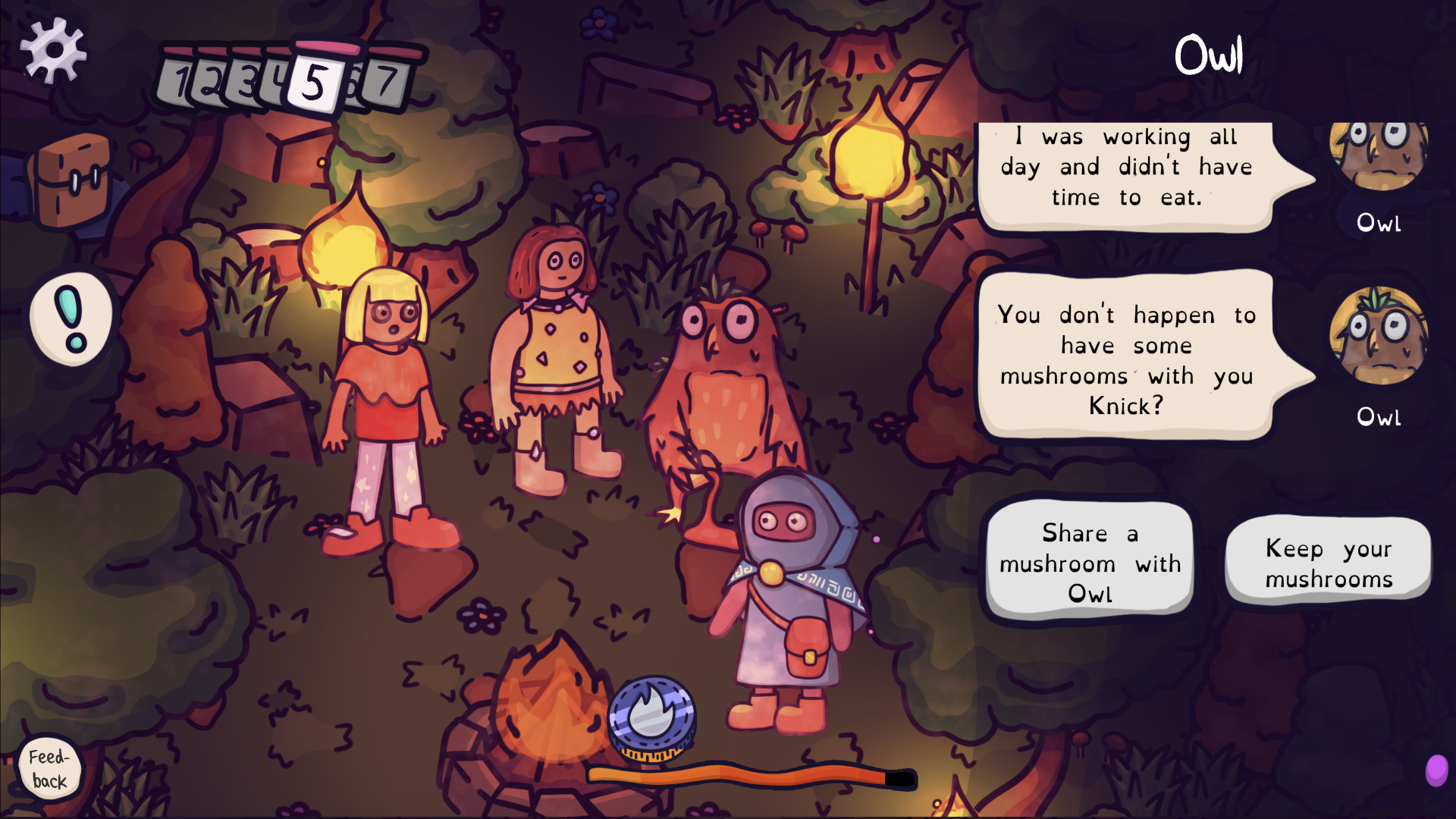Click the pink orb in the bottom-right corner
The height and width of the screenshot is (819, 1456).
[x=1438, y=769]
